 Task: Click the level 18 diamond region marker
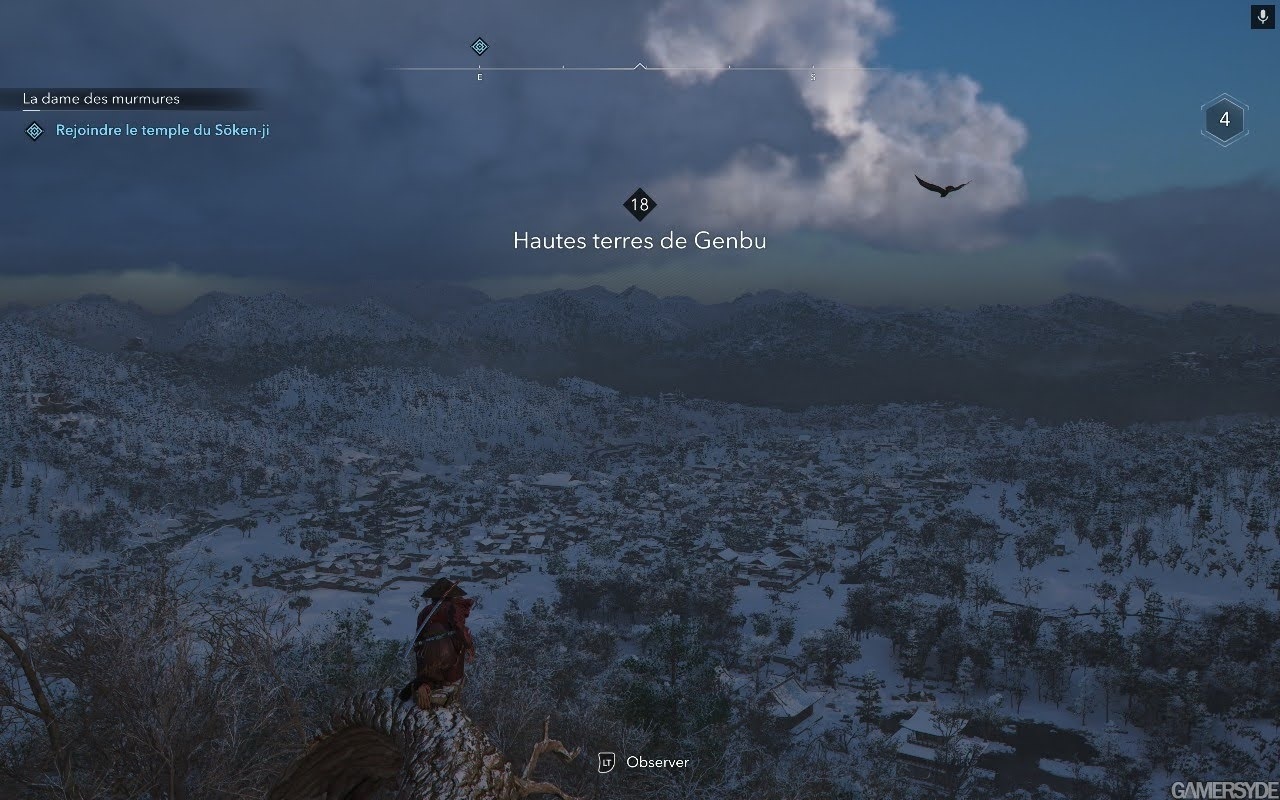pyautogui.click(x=639, y=205)
